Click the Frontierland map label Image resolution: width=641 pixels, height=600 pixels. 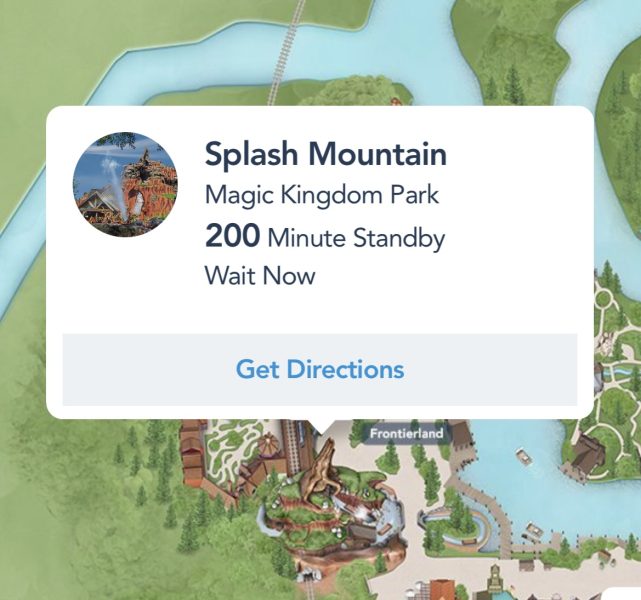tap(407, 434)
